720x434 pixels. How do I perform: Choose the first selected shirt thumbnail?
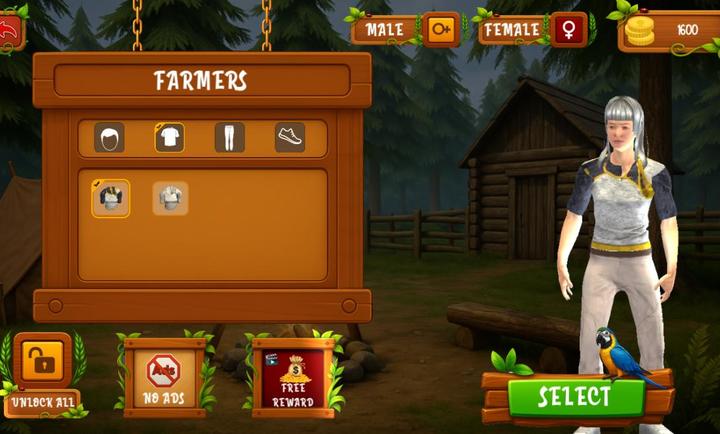coord(111,199)
